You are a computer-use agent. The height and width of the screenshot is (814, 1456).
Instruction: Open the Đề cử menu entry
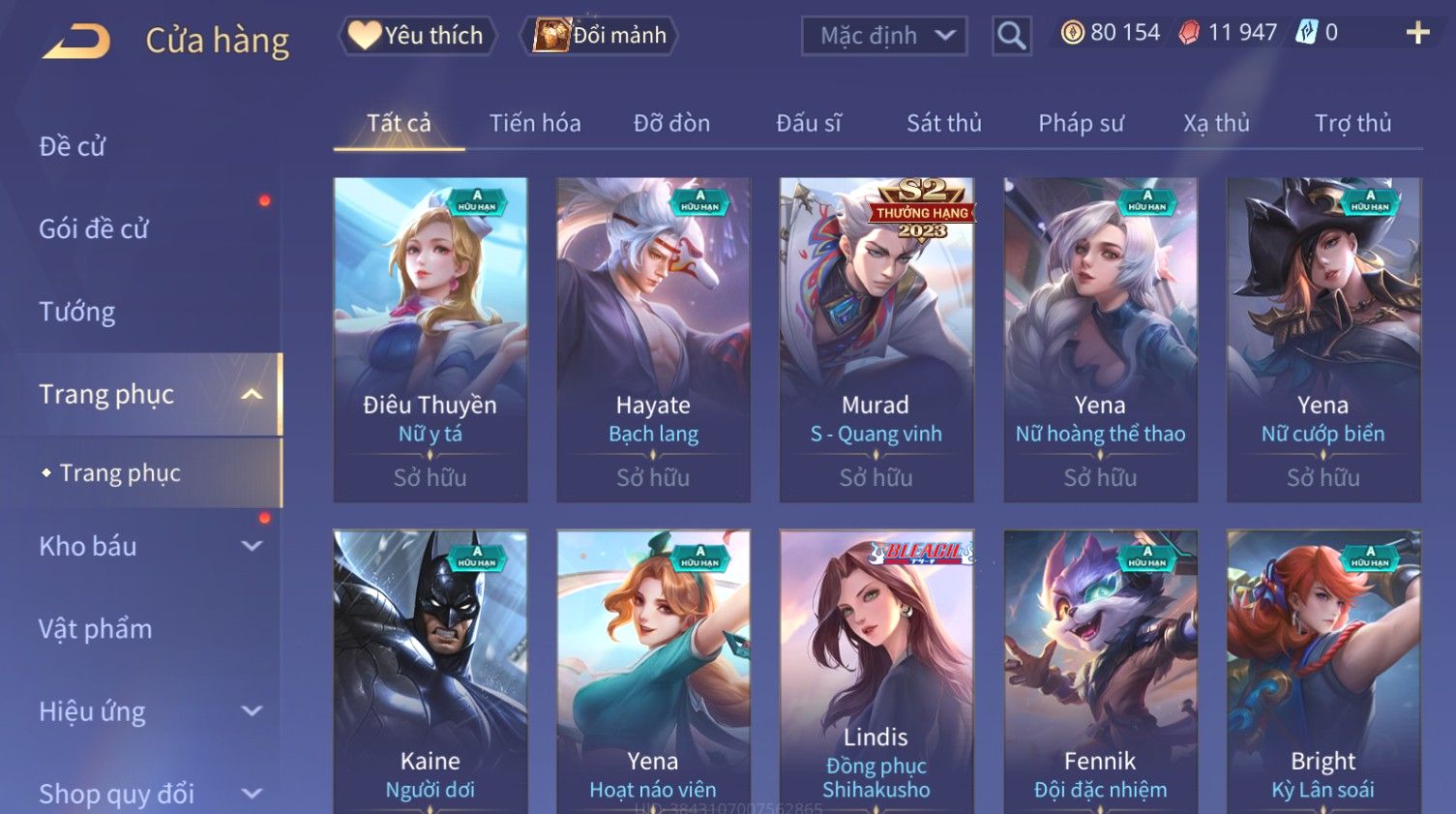pos(73,146)
